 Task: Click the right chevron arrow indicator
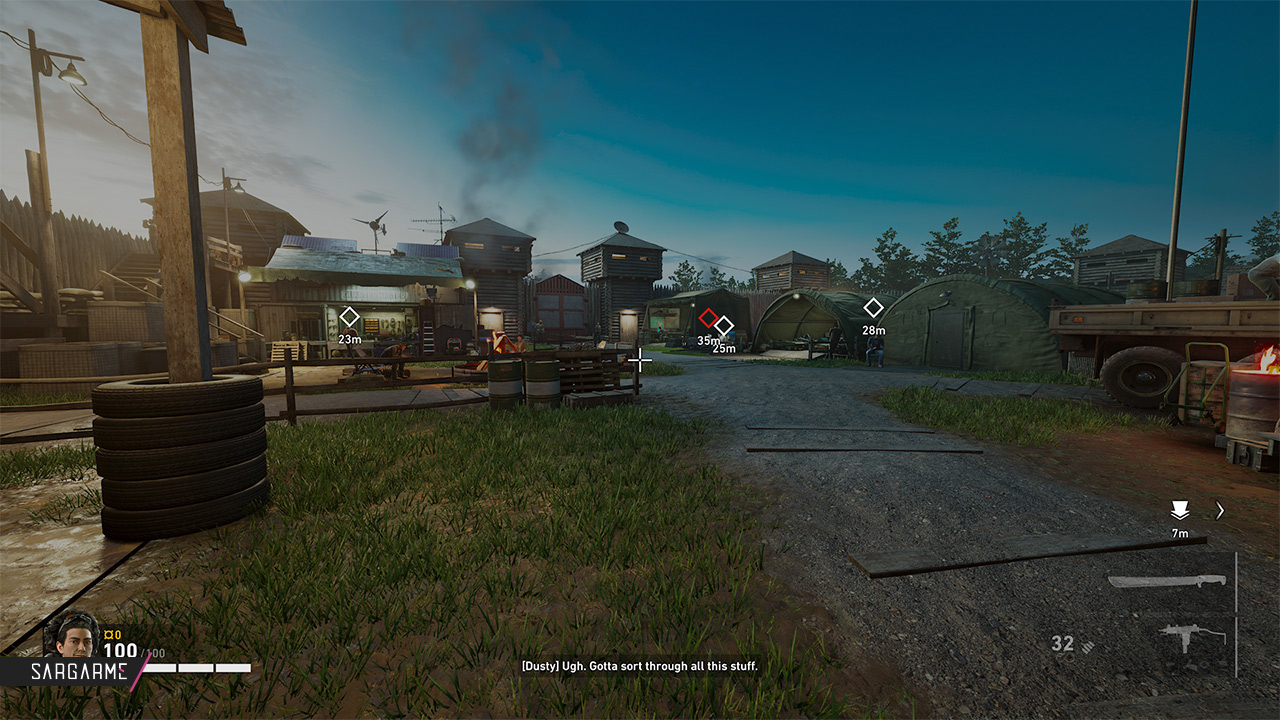click(1220, 510)
